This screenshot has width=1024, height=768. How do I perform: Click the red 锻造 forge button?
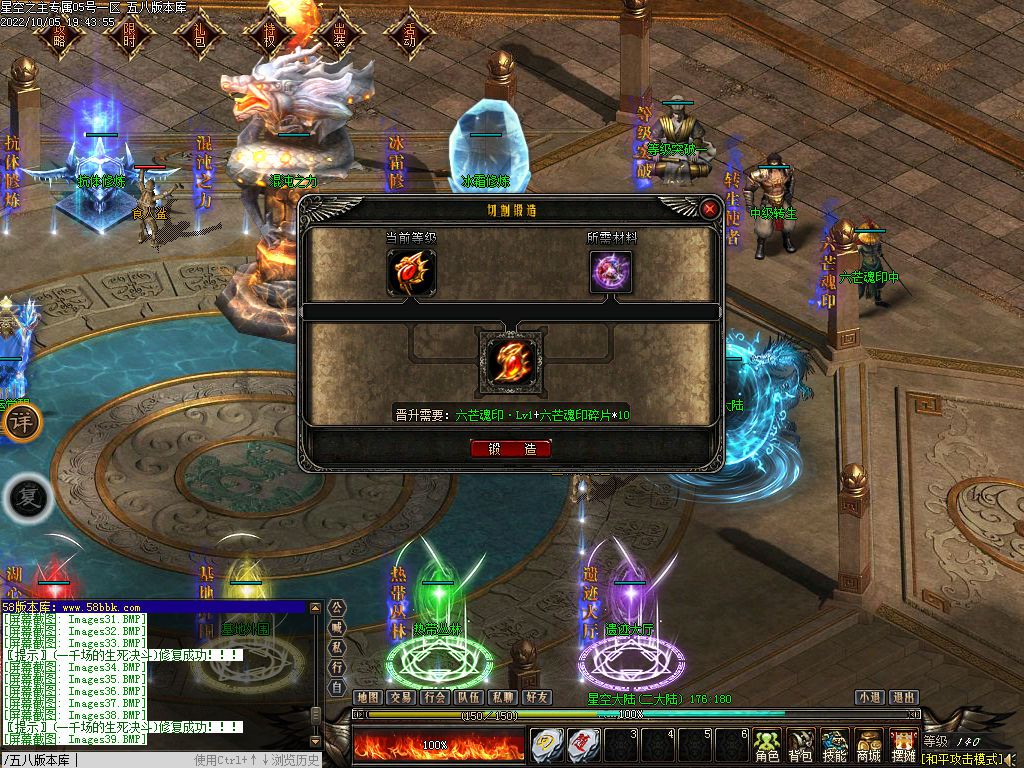(511, 449)
